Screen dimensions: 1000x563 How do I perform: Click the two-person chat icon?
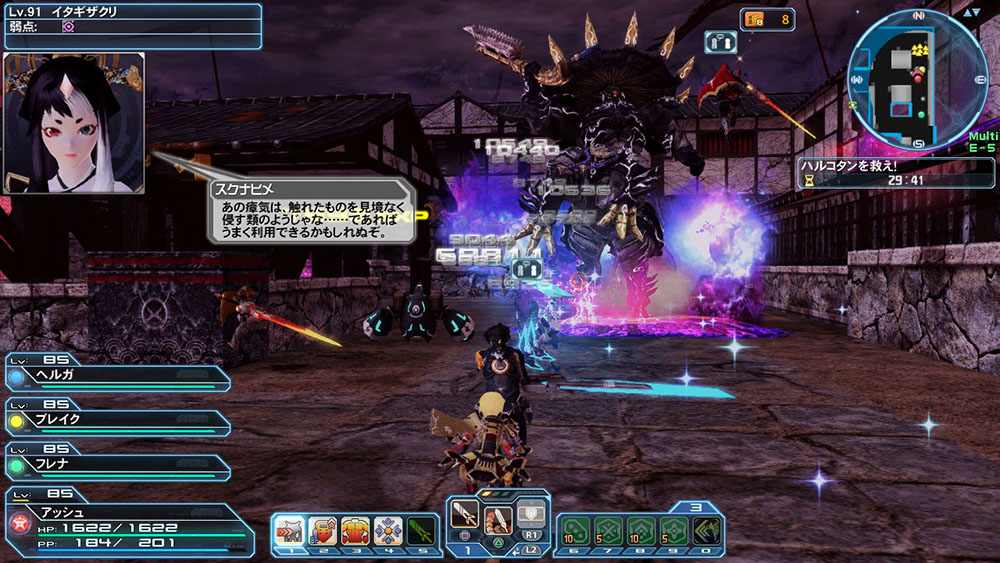coord(721,41)
